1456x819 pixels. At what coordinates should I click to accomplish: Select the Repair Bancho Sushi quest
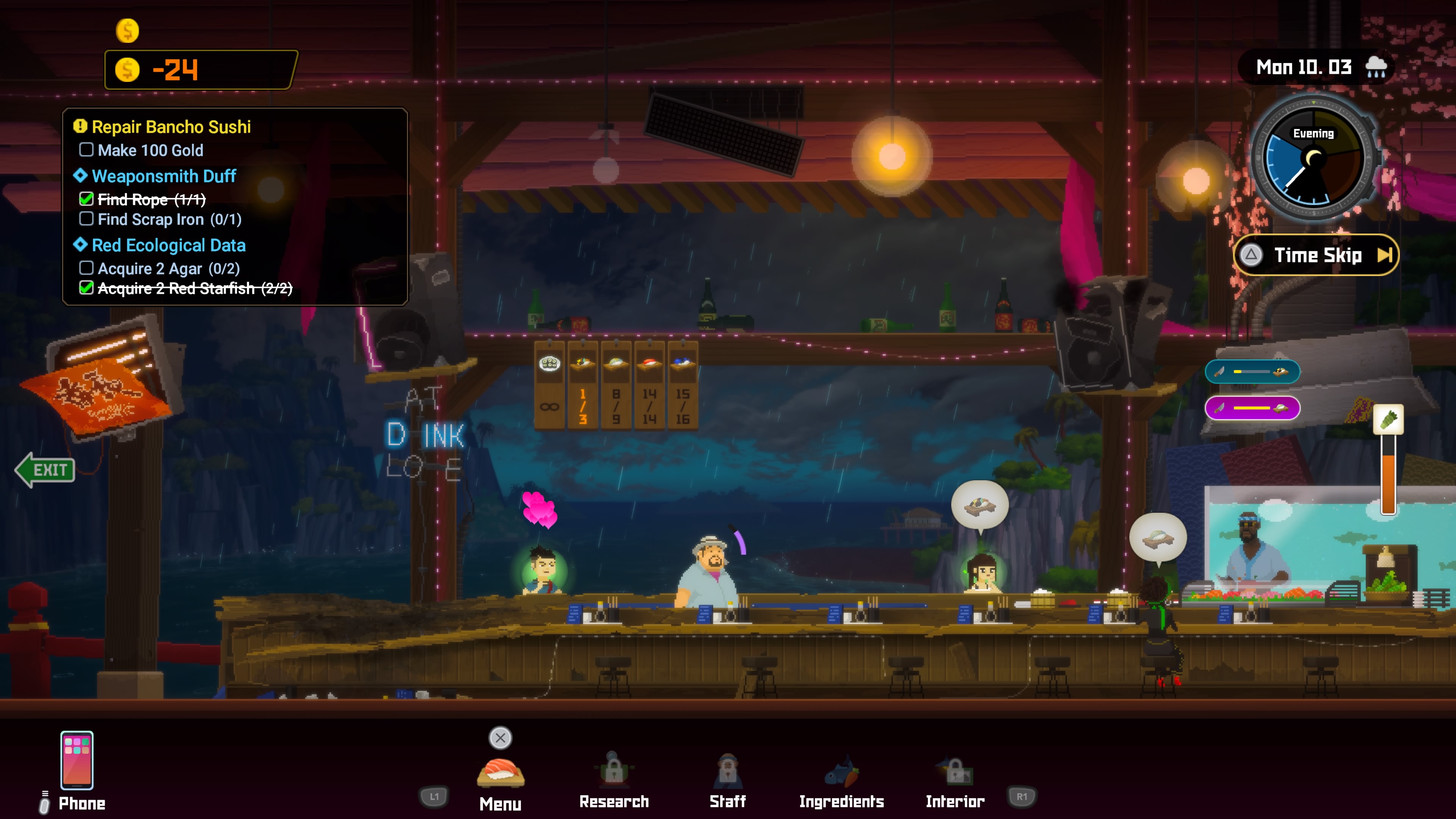[x=171, y=127]
